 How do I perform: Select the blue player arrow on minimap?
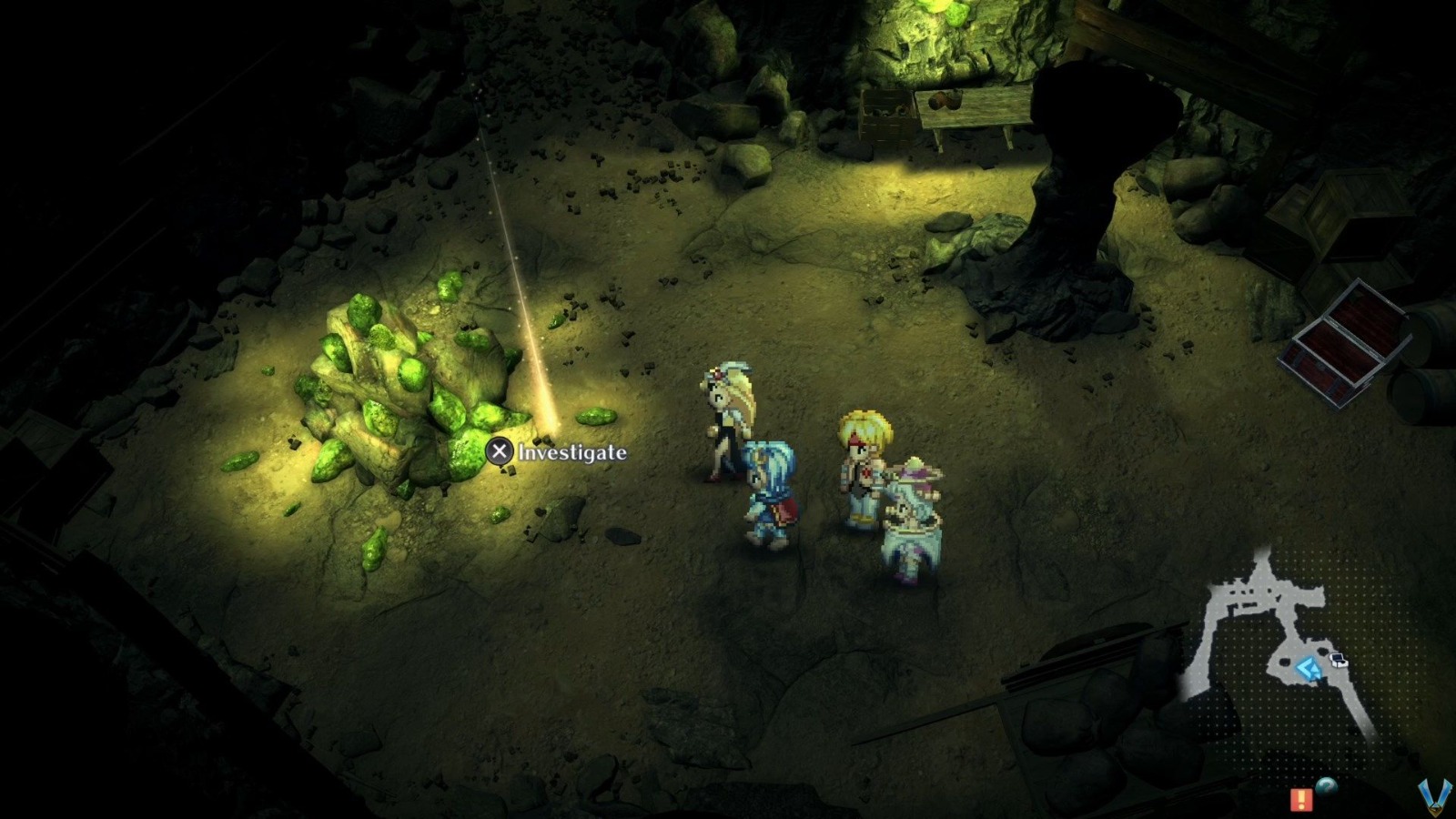1309,666
